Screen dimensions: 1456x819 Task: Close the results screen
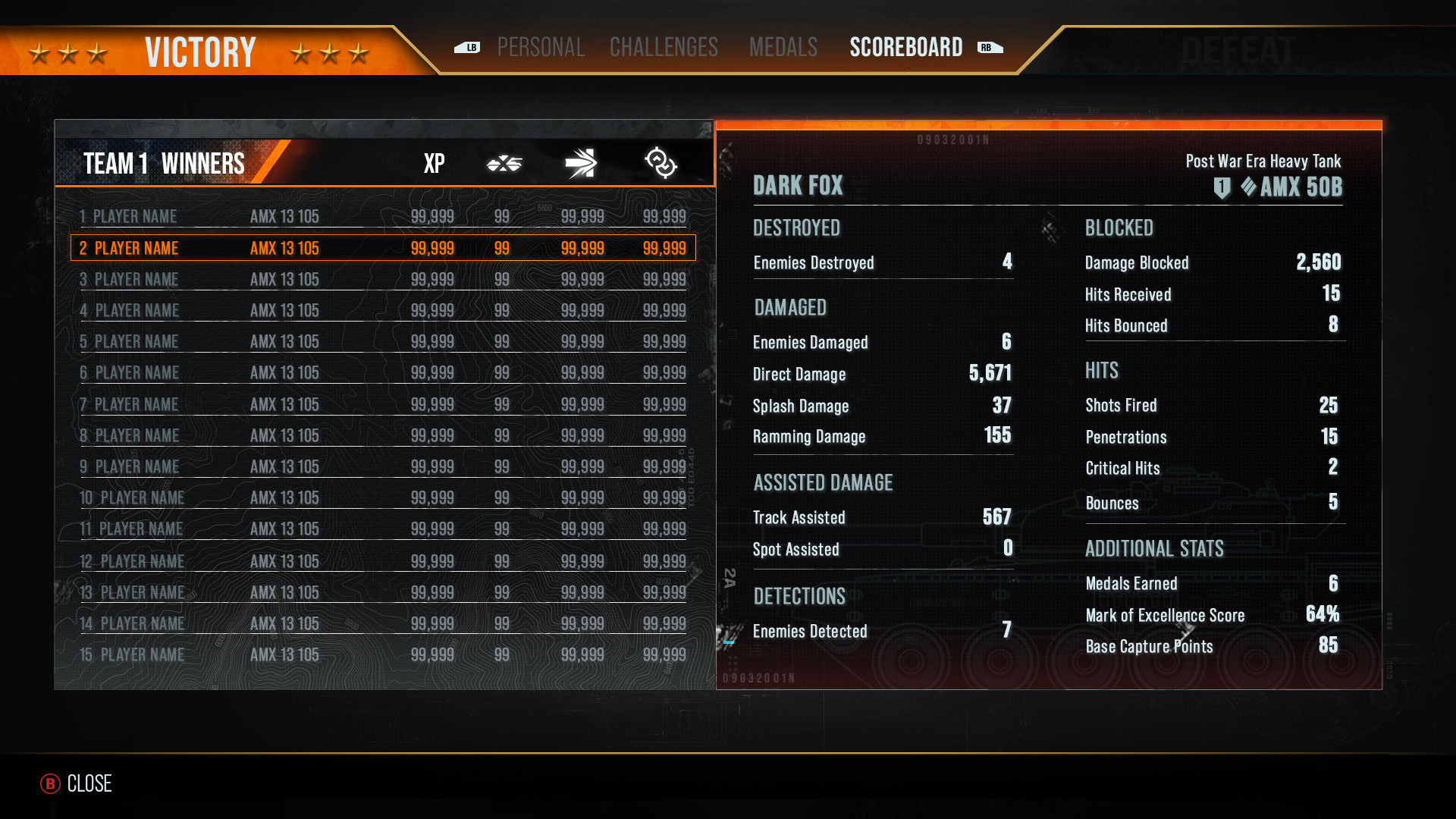(77, 783)
